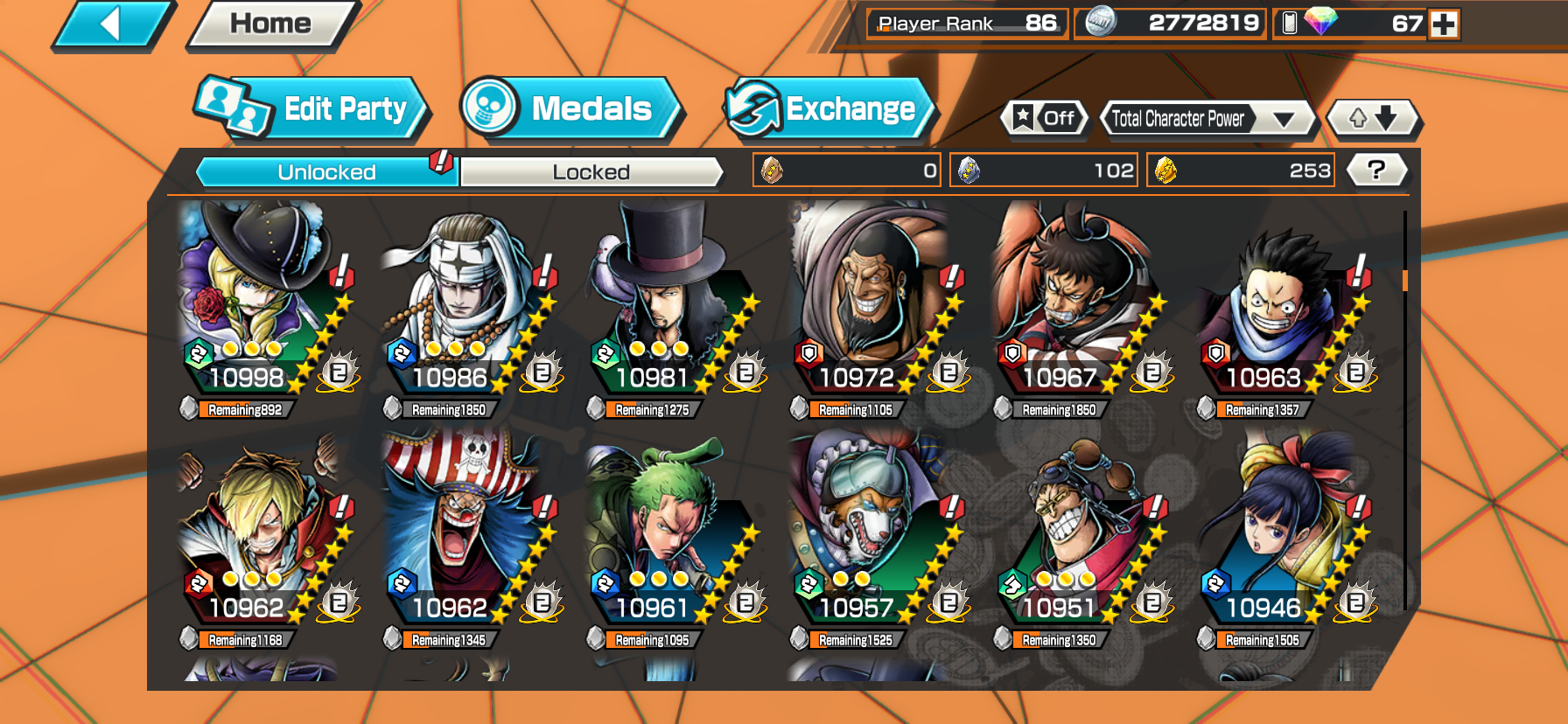Toggle the favorites star filter Off

point(1045,118)
